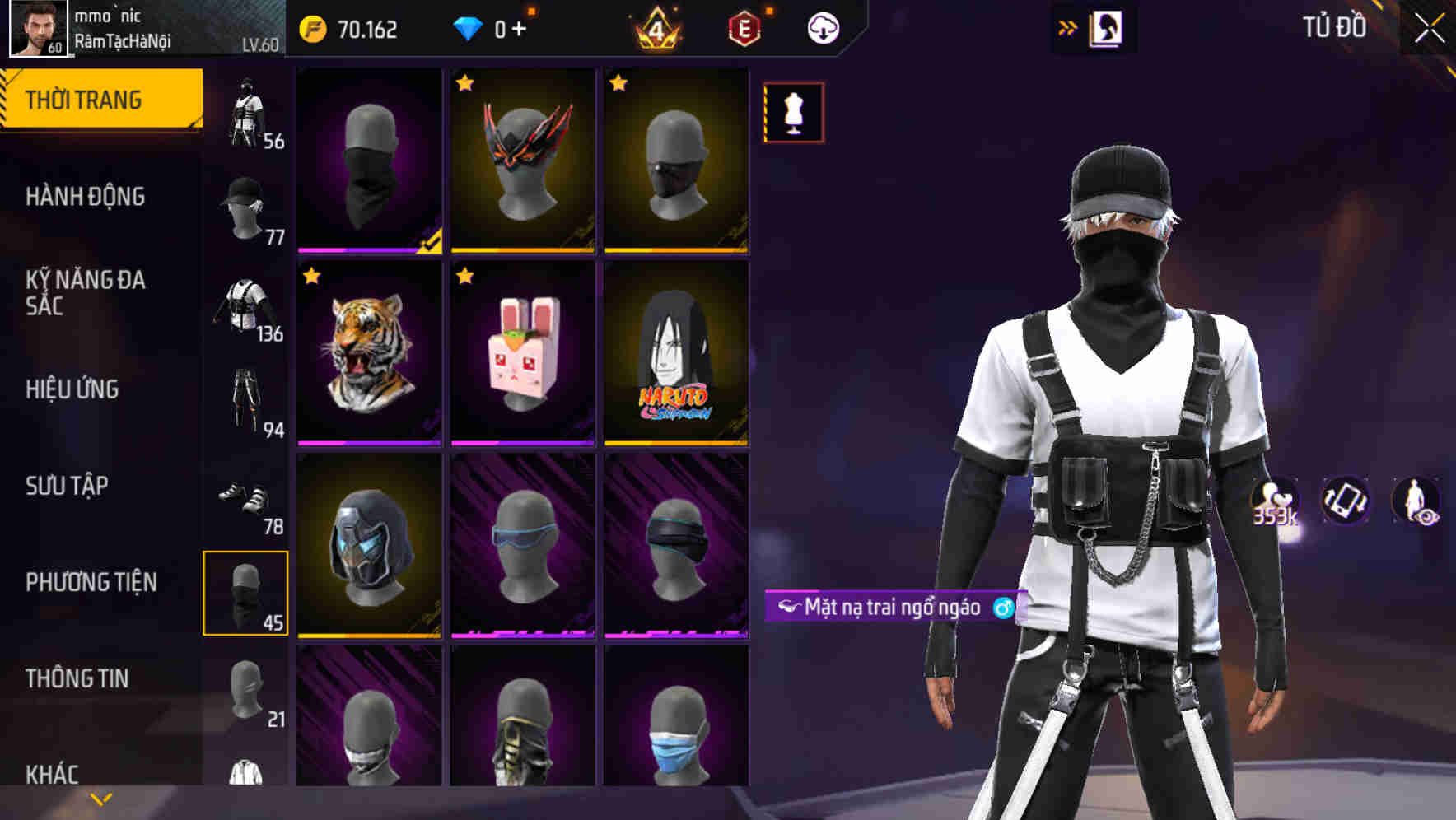Screen dimensions: 1456x820
Task: Open the character album icon beside the chevrons
Action: [1105, 27]
